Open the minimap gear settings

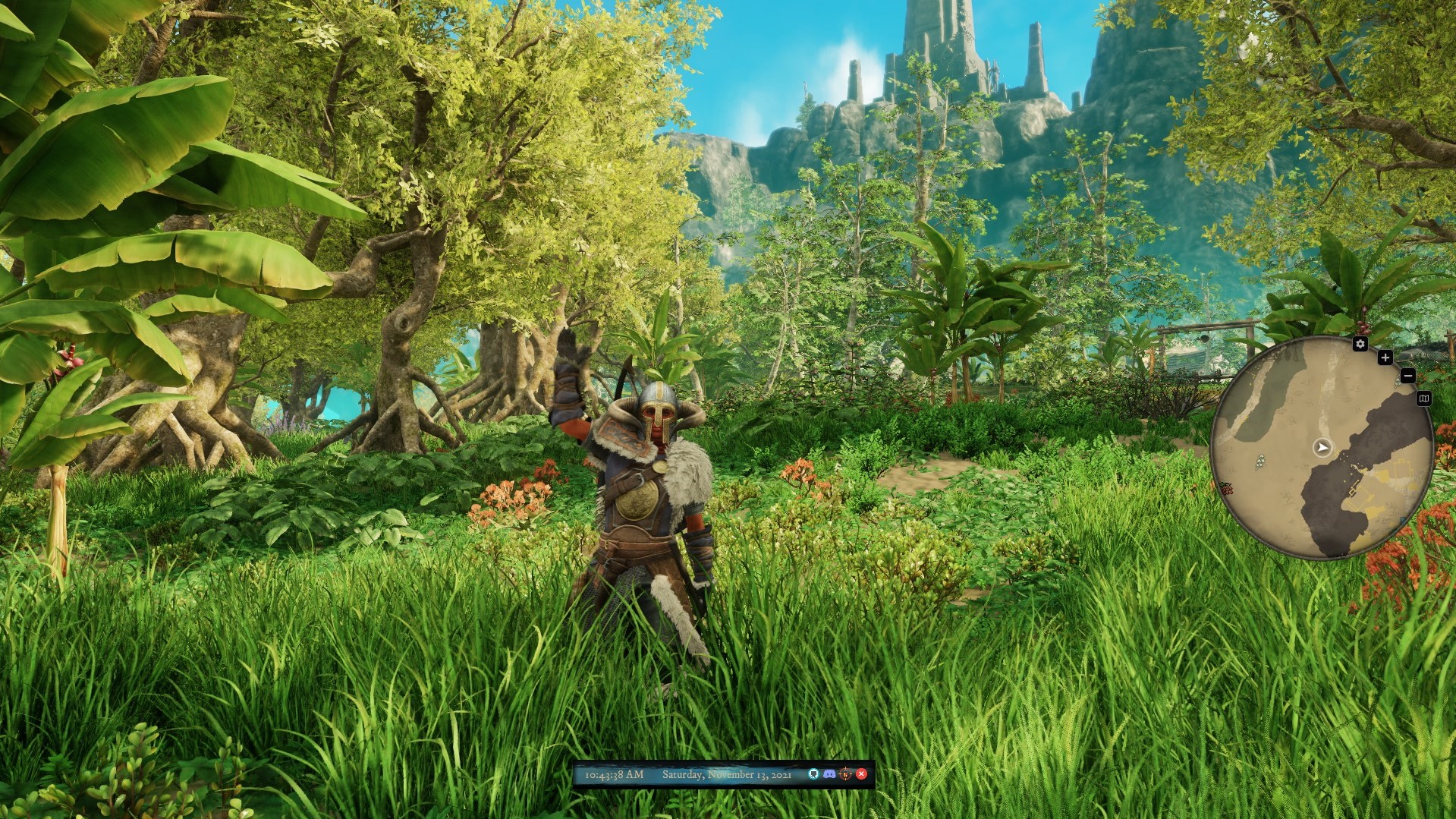click(1360, 344)
